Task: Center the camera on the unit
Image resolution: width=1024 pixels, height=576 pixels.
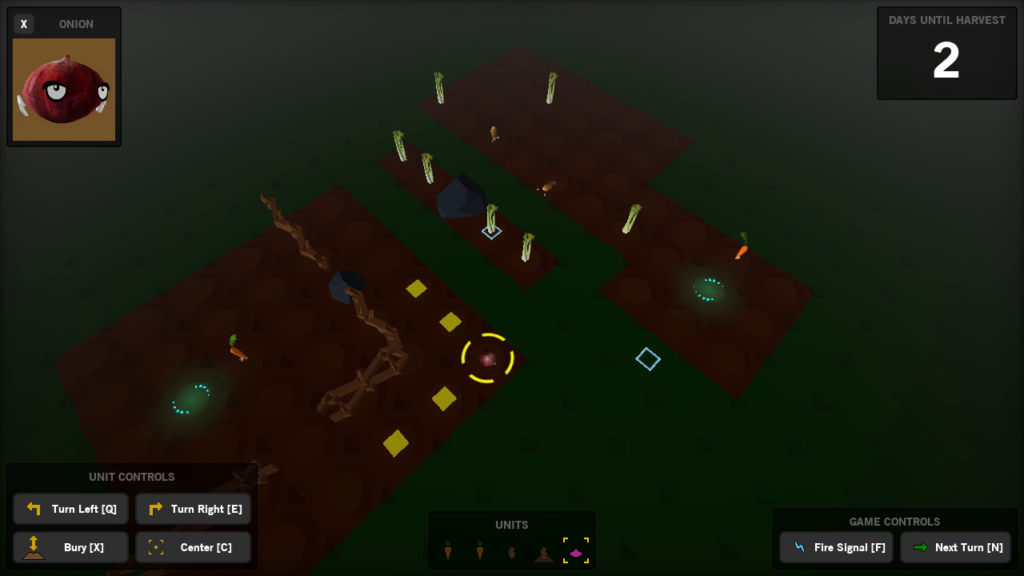Action: [193, 547]
